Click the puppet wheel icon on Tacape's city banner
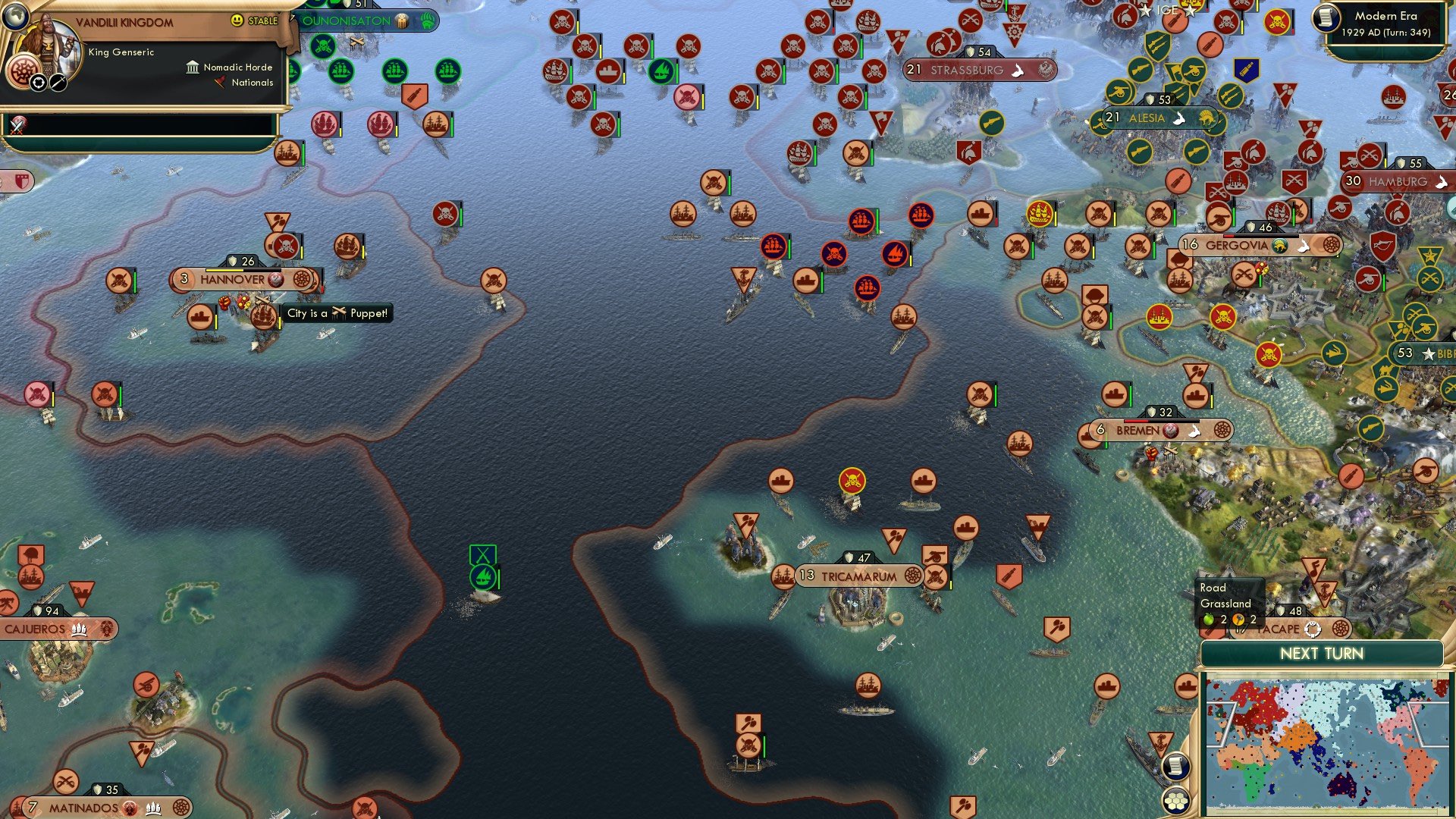1456x819 pixels. click(x=1313, y=629)
